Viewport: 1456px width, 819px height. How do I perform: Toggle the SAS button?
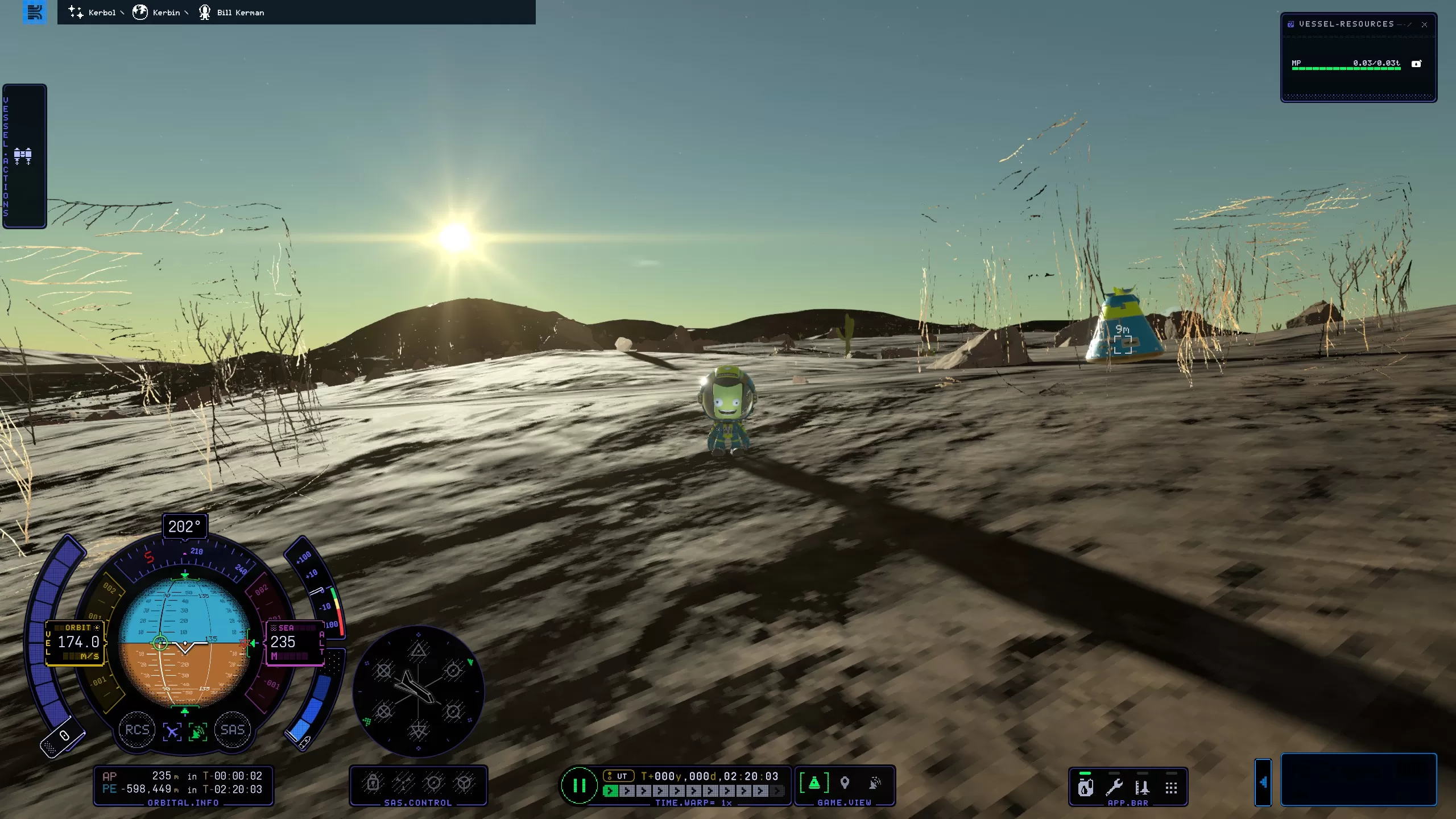(x=232, y=730)
